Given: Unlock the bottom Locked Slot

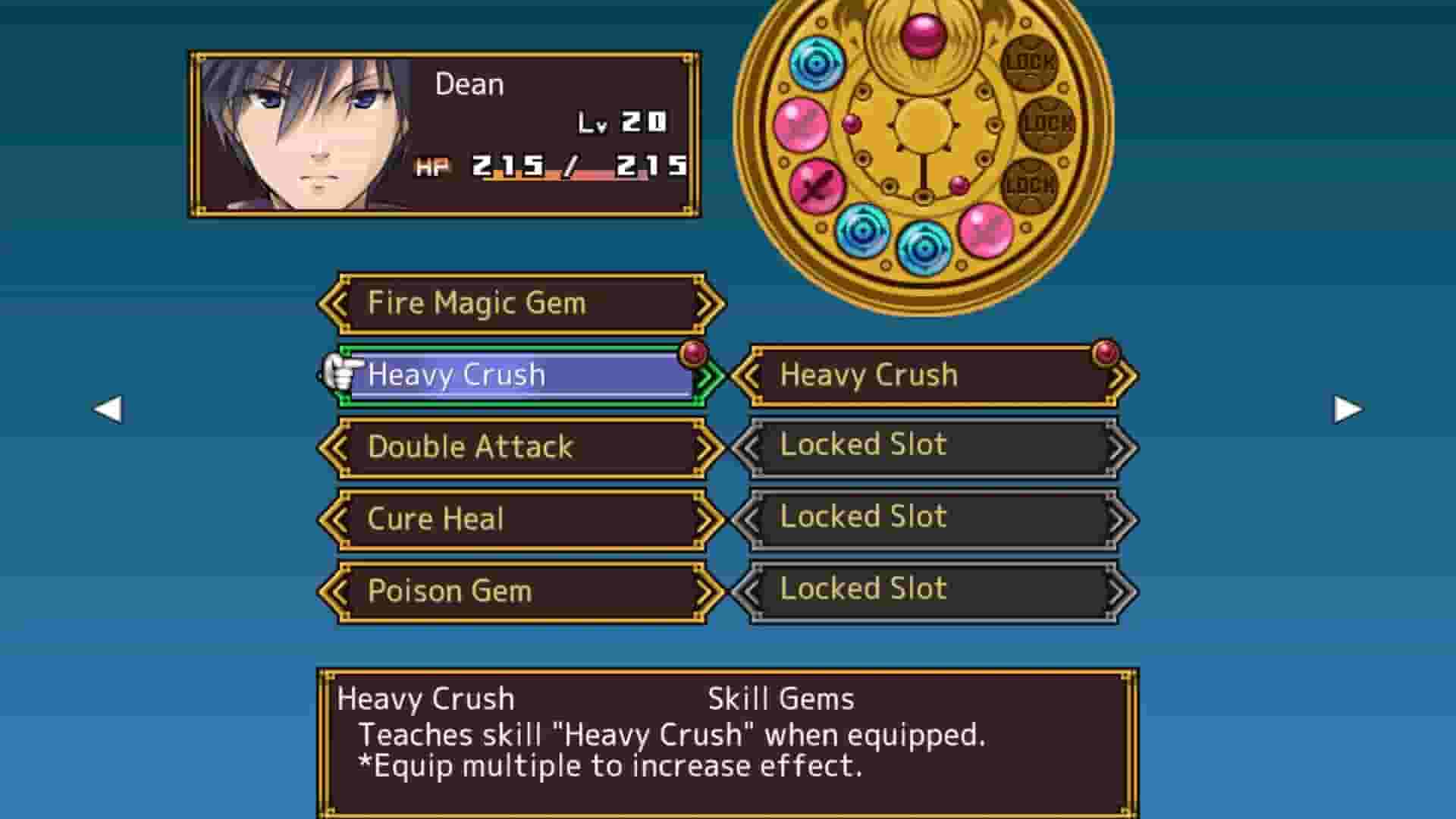Looking at the screenshot, I should [x=929, y=589].
